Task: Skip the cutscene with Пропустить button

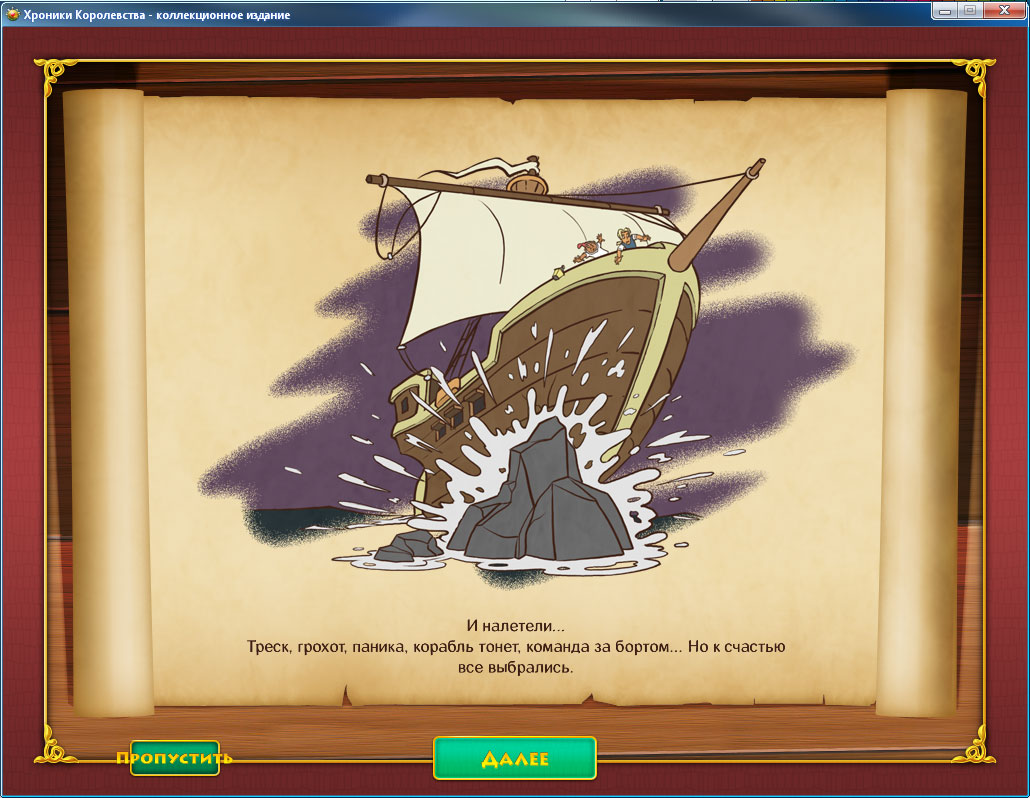Action: [x=174, y=758]
